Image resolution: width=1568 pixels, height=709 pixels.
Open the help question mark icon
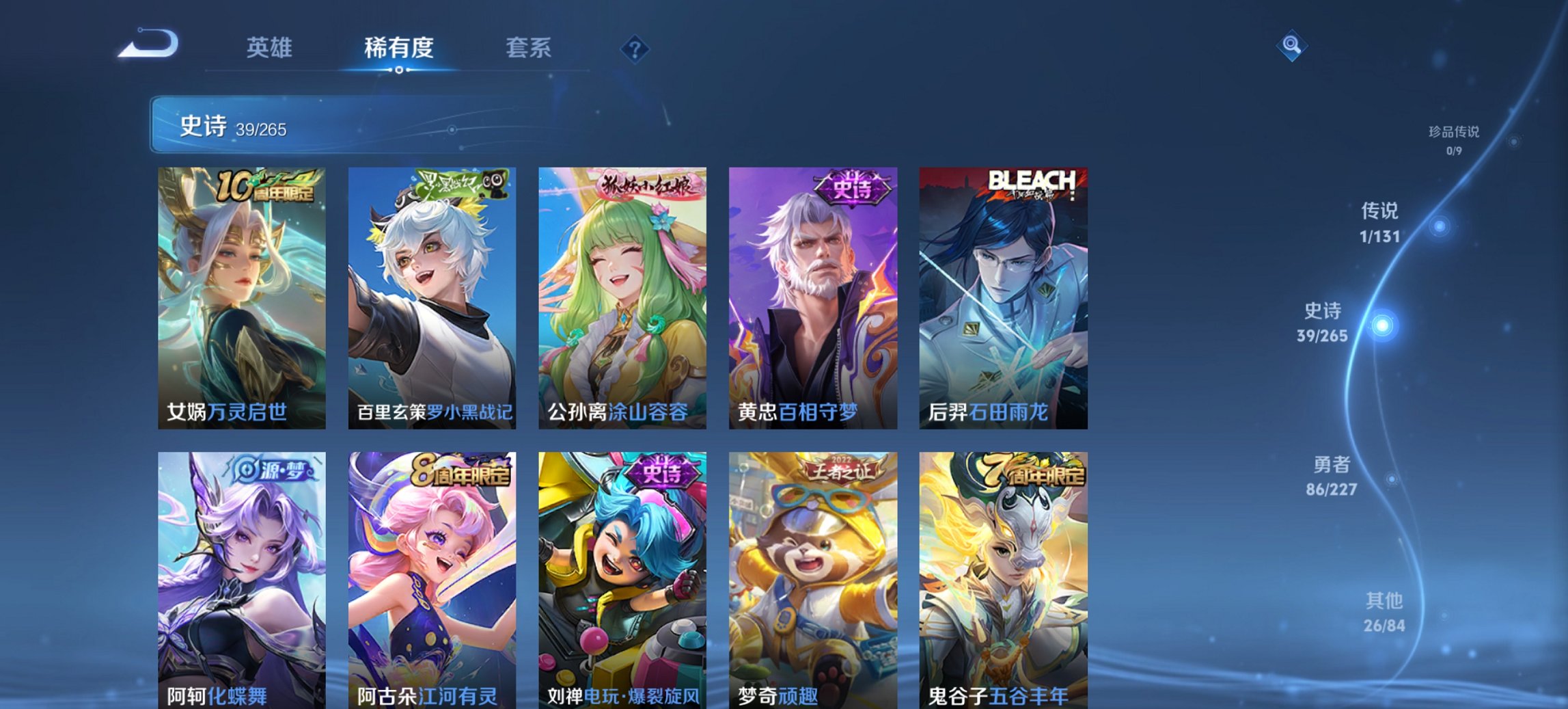(634, 48)
